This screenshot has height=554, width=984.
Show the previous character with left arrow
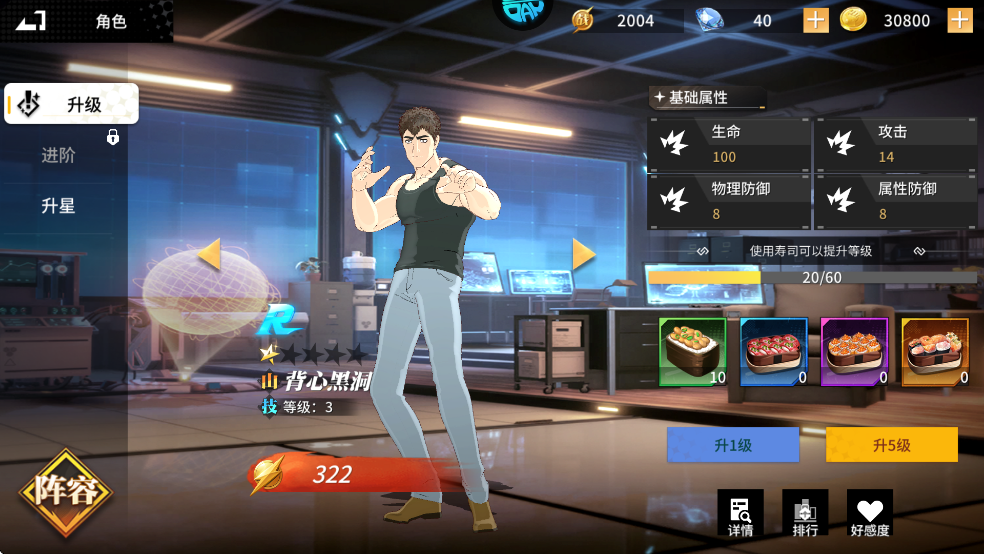click(x=208, y=254)
